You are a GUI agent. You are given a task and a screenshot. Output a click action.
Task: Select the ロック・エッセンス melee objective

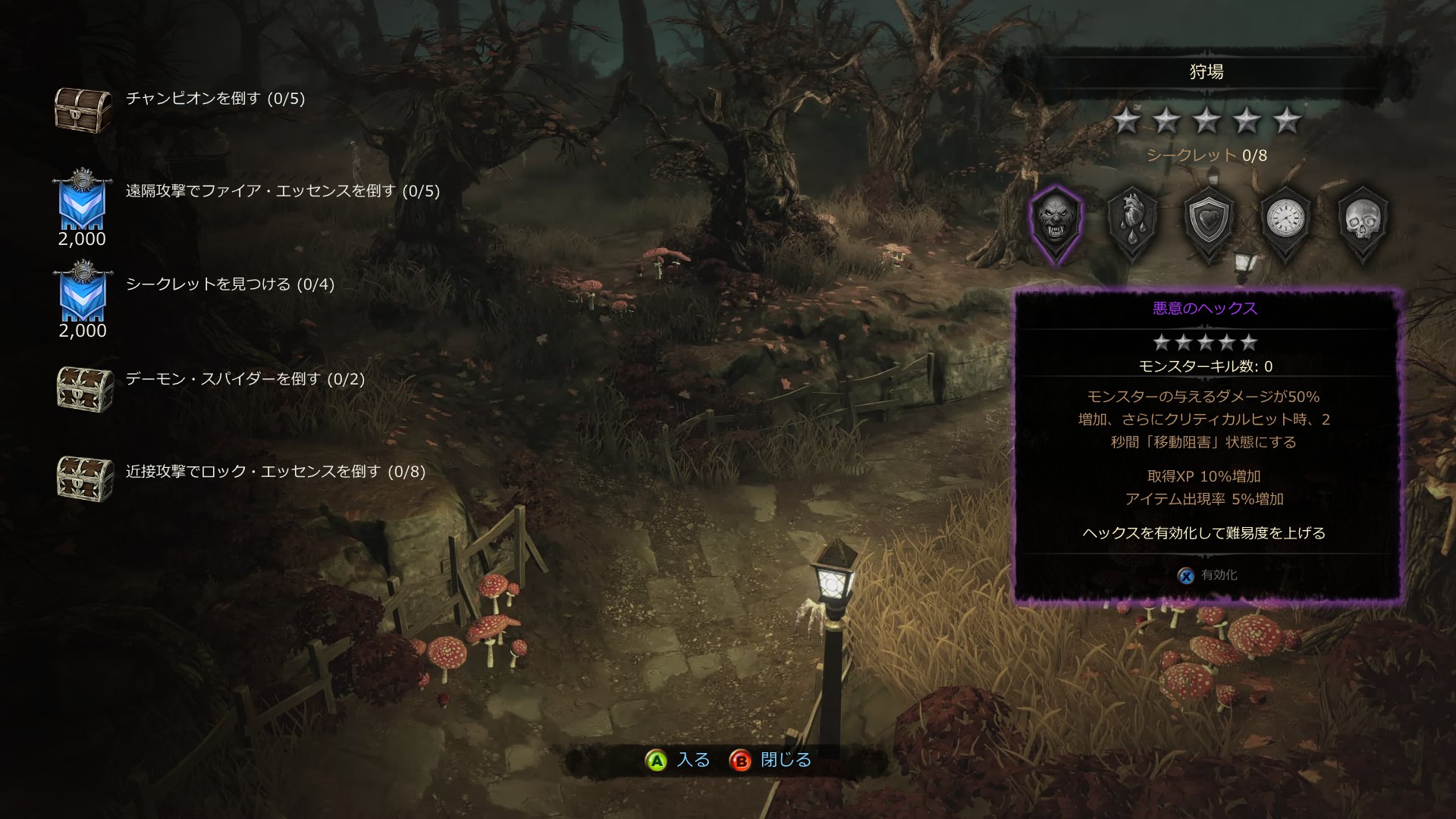pyautogui.click(x=275, y=472)
